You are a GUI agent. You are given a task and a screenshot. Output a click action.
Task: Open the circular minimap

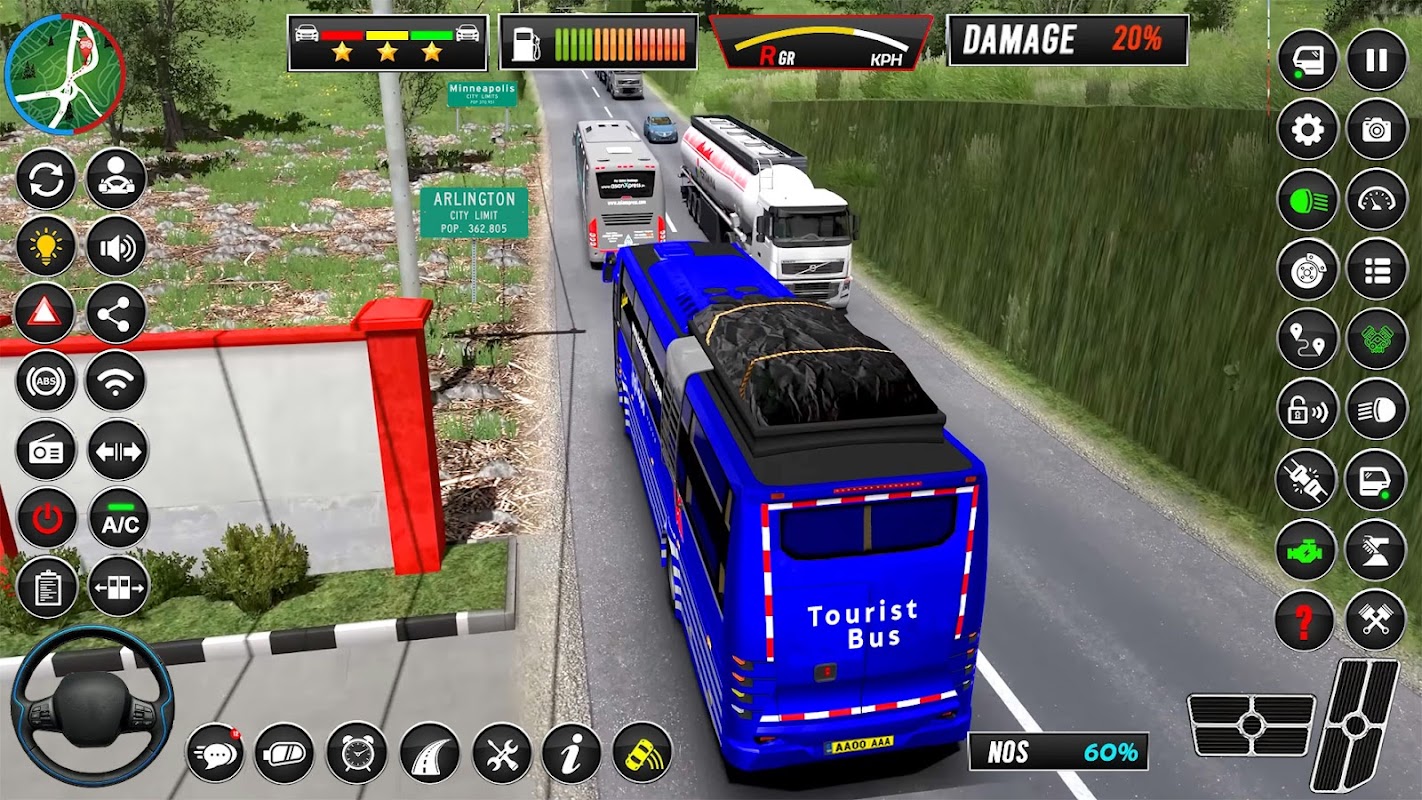[64, 73]
